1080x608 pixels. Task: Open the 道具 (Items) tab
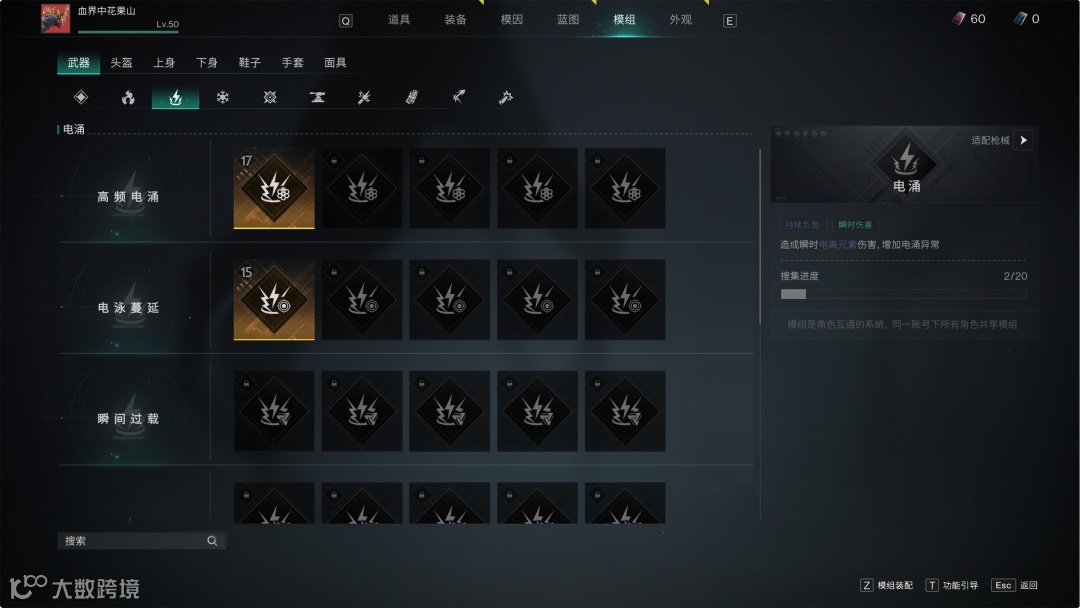399,20
